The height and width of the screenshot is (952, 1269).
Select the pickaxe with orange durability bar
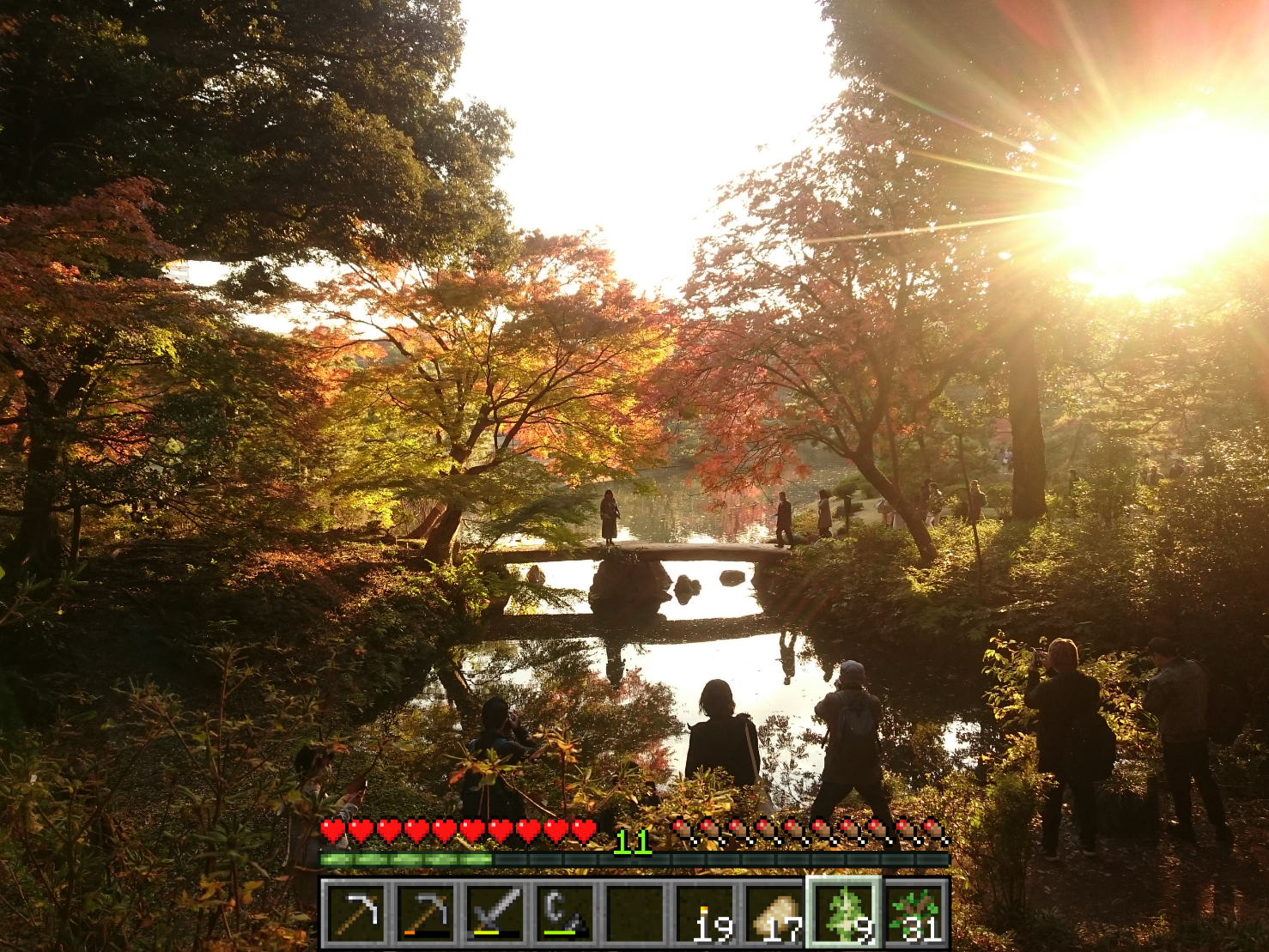click(x=426, y=913)
